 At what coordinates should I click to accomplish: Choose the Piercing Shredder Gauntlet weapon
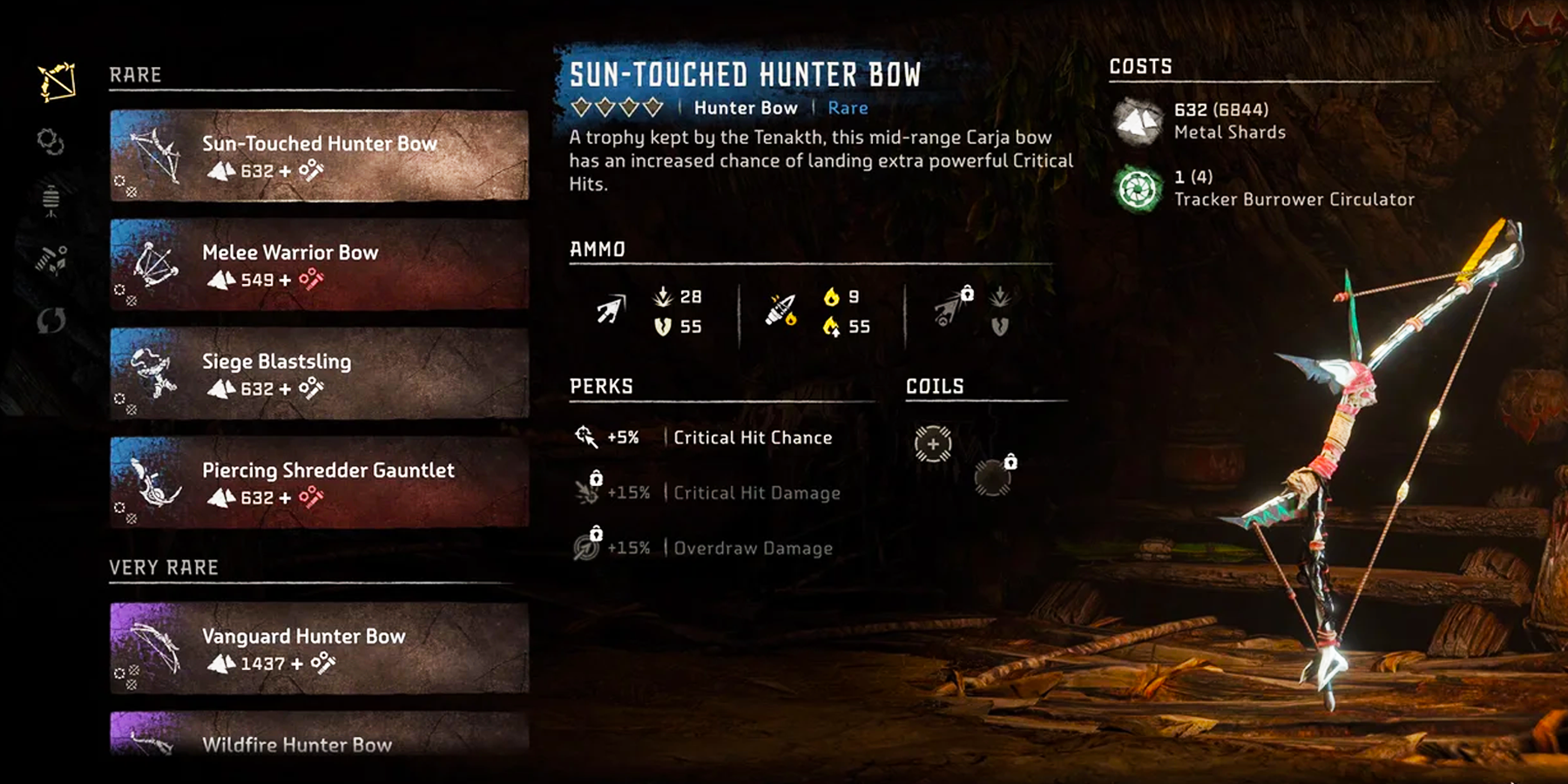point(318,483)
